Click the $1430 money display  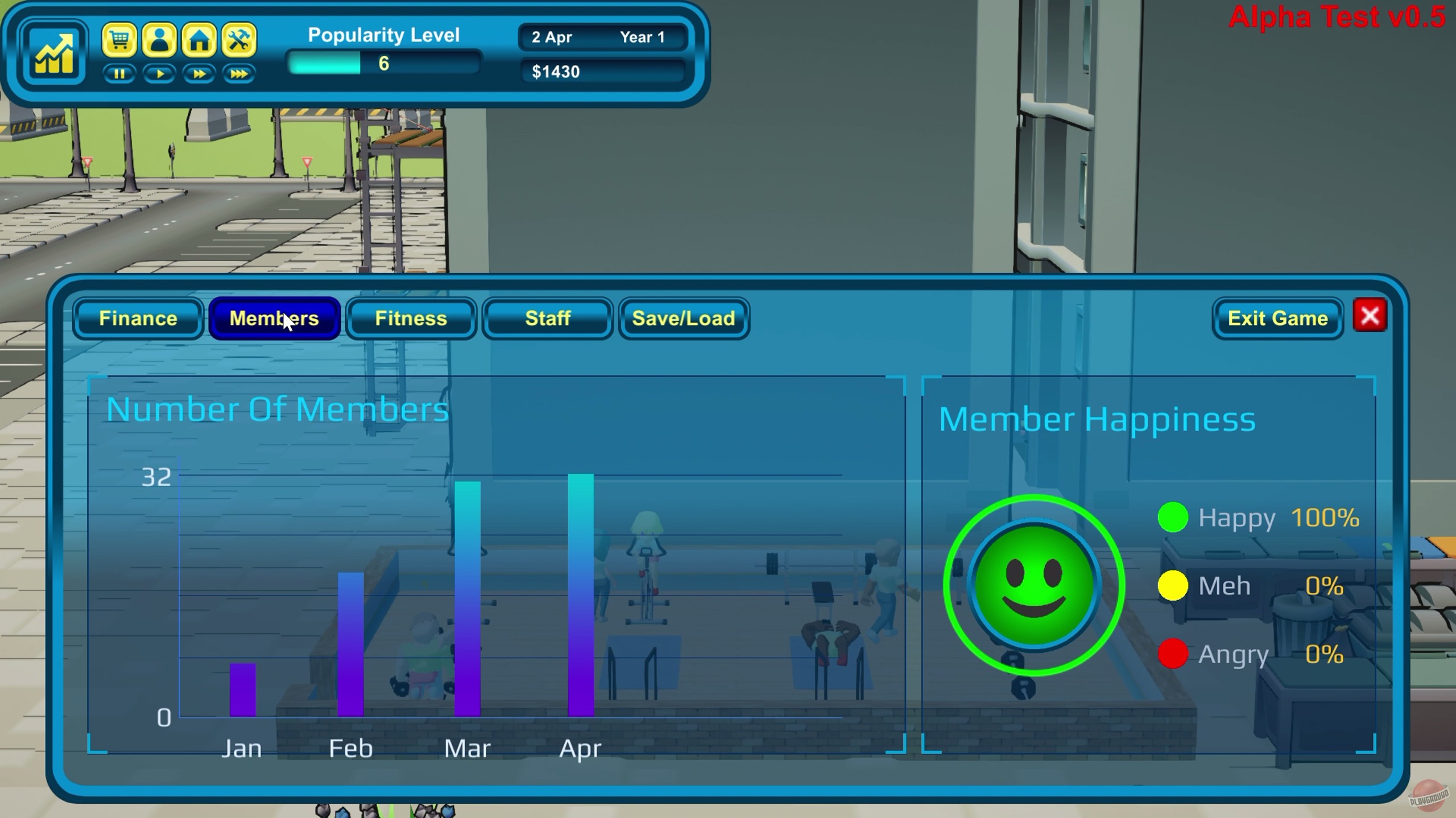click(x=603, y=71)
